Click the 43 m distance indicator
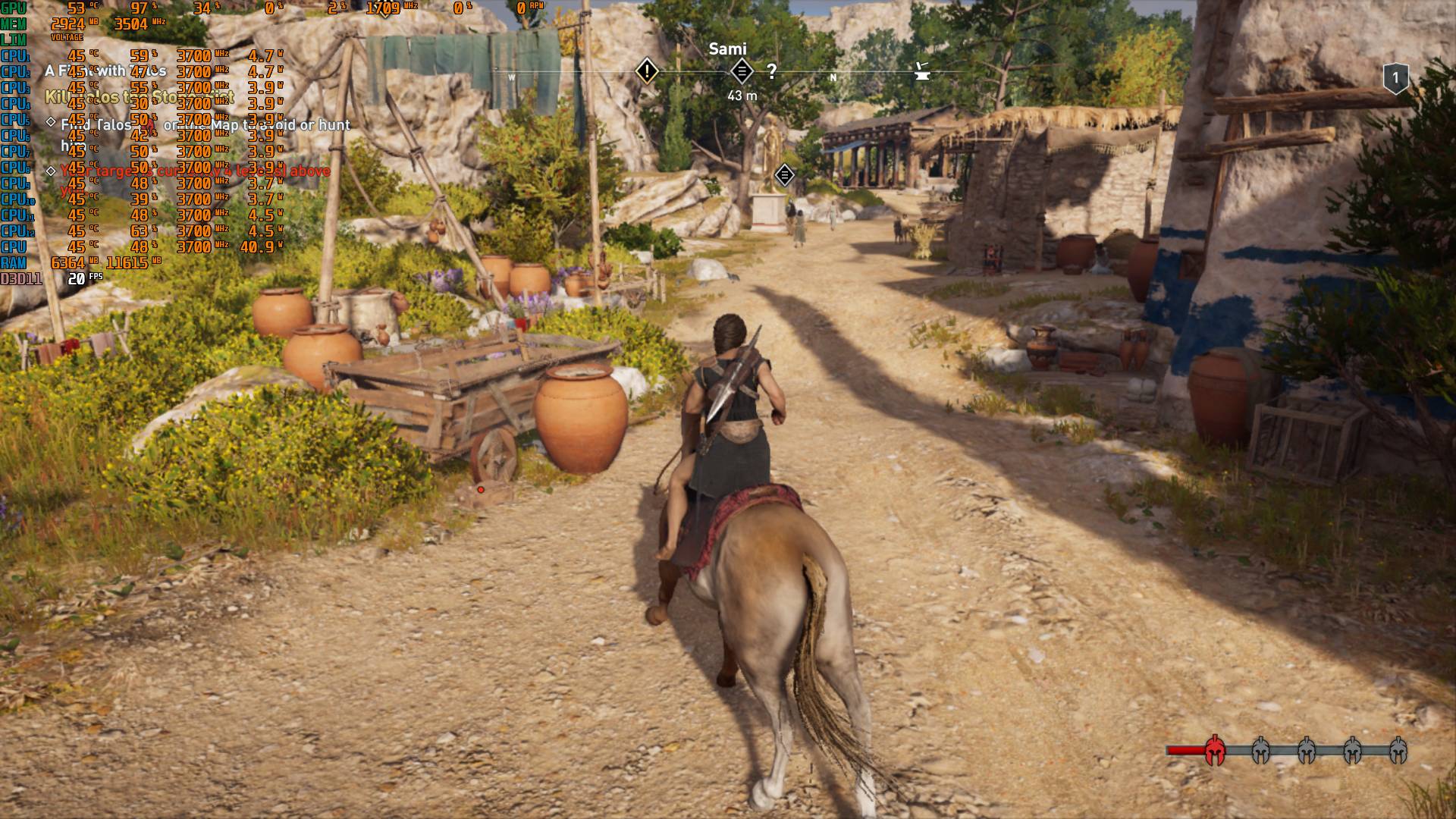This screenshot has width=1456, height=819. (x=741, y=94)
